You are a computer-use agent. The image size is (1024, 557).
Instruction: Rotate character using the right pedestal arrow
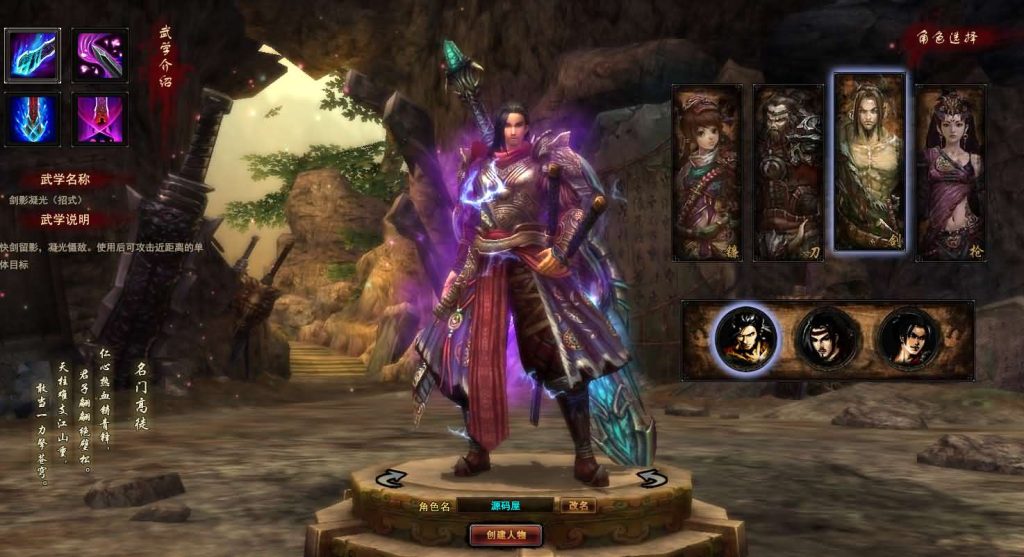(651, 479)
